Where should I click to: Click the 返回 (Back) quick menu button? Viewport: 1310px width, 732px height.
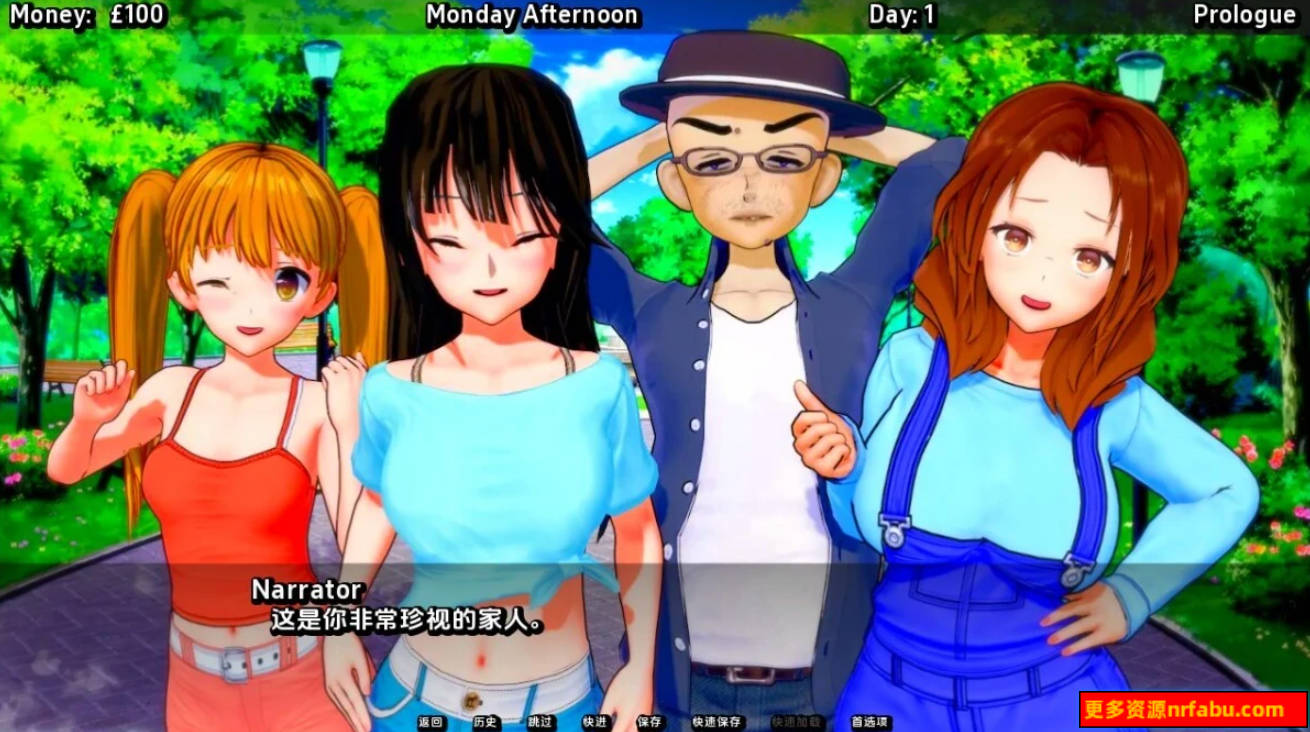431,722
